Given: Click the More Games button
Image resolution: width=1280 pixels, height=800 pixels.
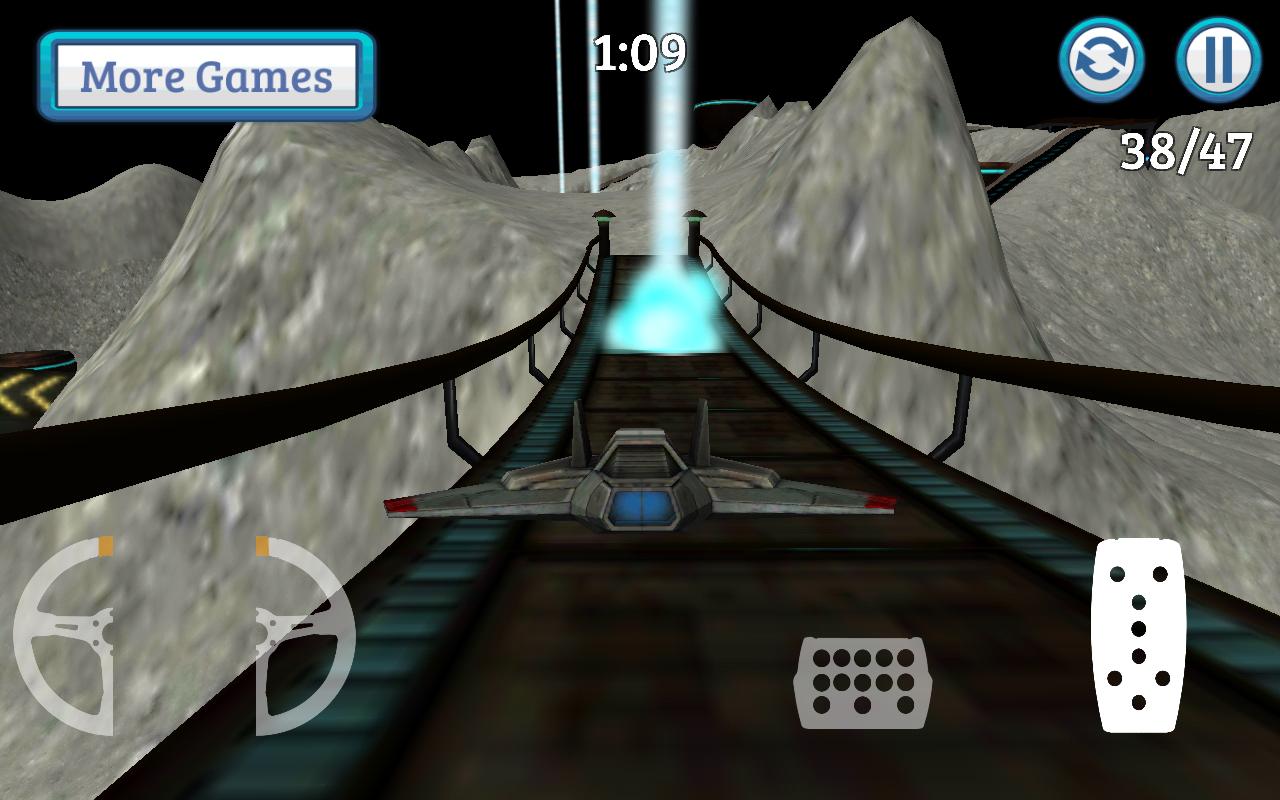Looking at the screenshot, I should pyautogui.click(x=205, y=75).
